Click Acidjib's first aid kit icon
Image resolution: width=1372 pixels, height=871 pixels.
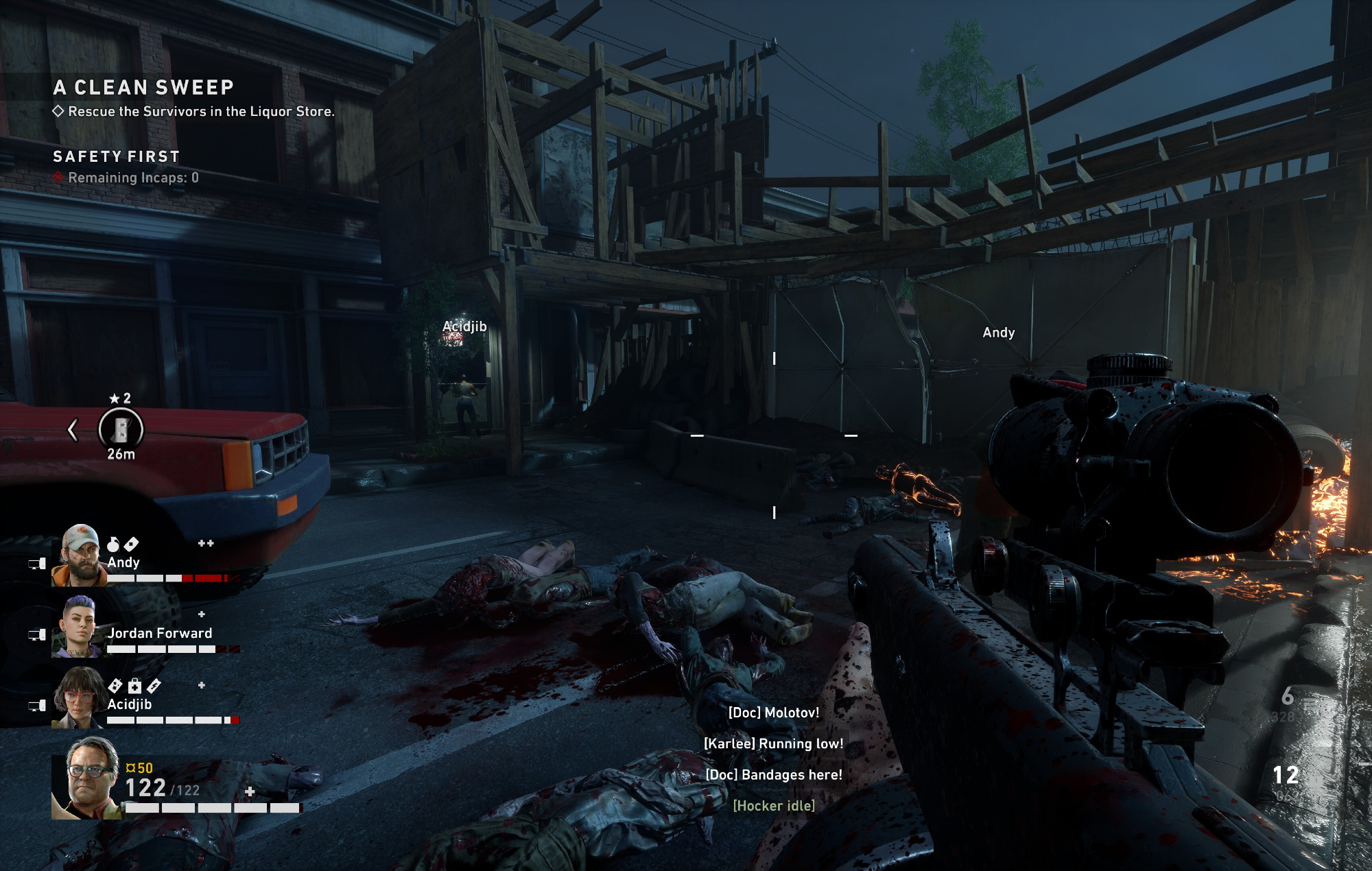coord(135,686)
